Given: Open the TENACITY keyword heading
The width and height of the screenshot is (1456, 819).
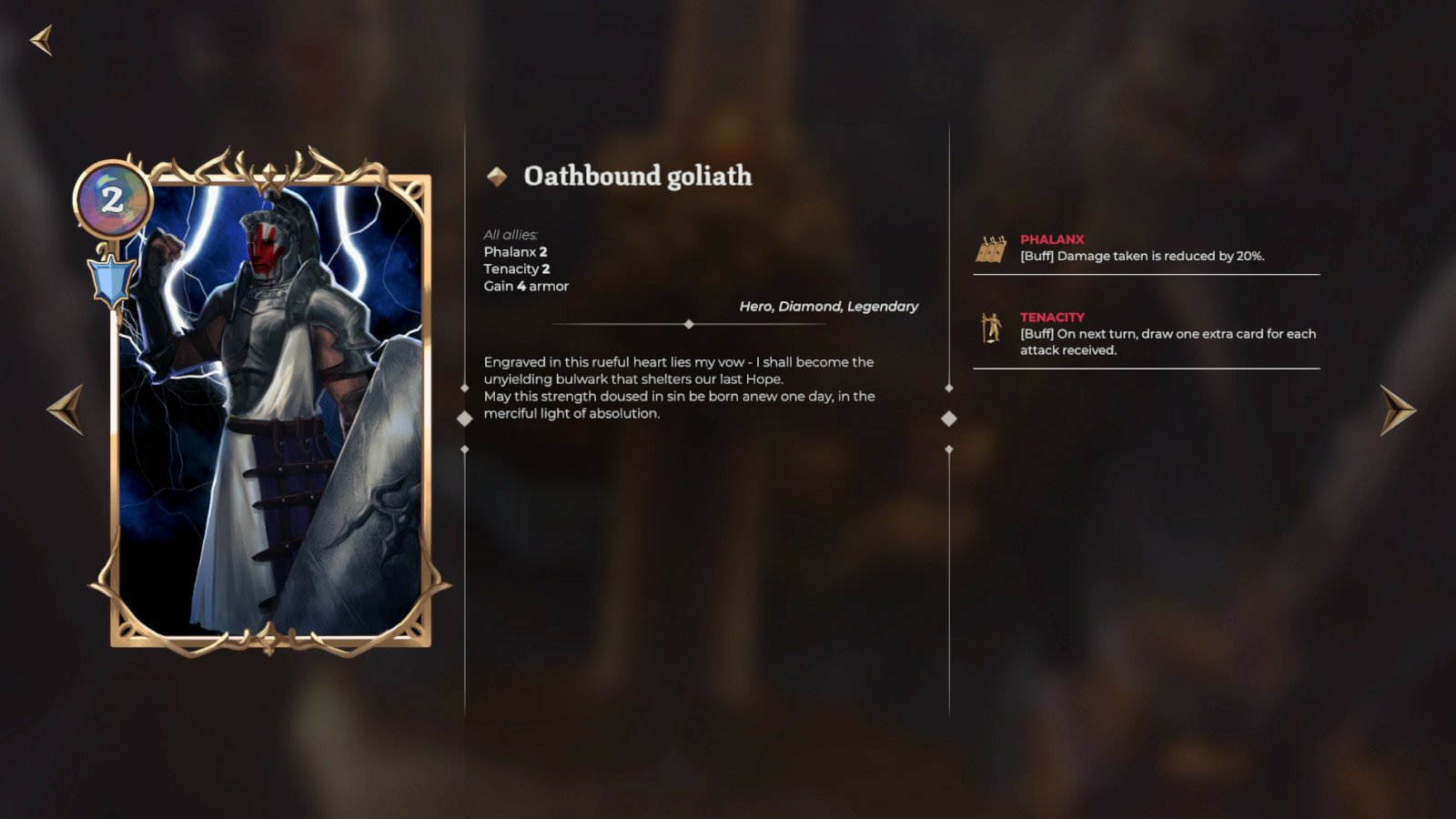Looking at the screenshot, I should pos(1054,318).
